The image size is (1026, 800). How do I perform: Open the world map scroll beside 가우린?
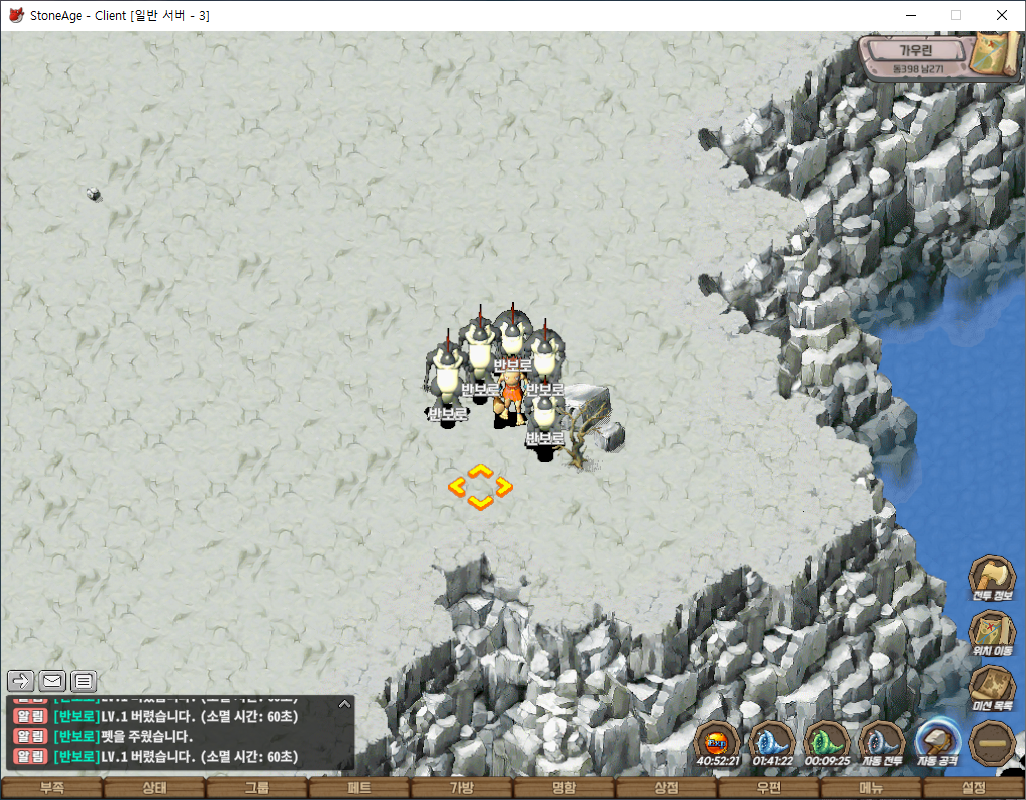[x=993, y=57]
